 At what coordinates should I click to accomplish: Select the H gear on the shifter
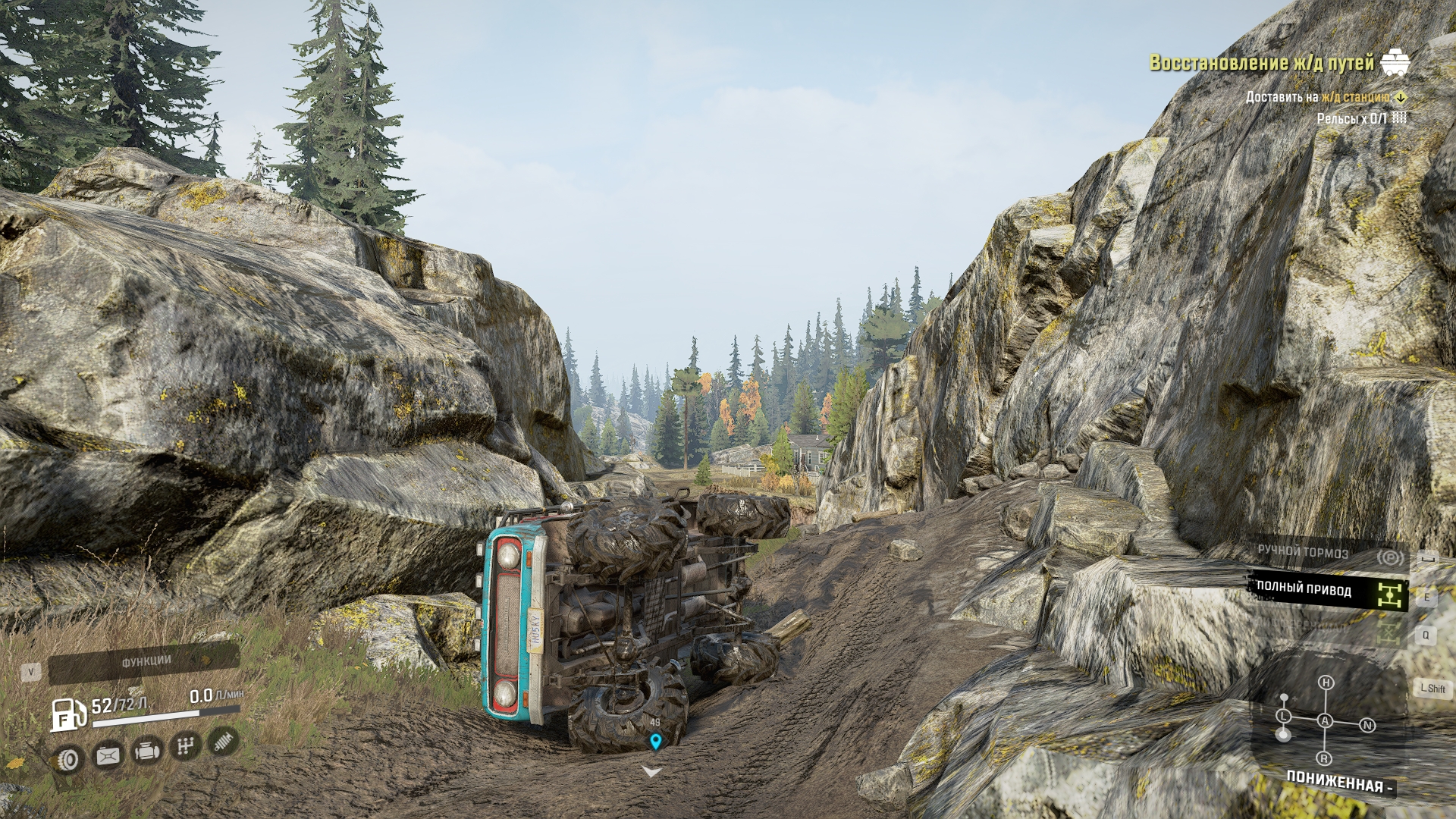[1326, 683]
